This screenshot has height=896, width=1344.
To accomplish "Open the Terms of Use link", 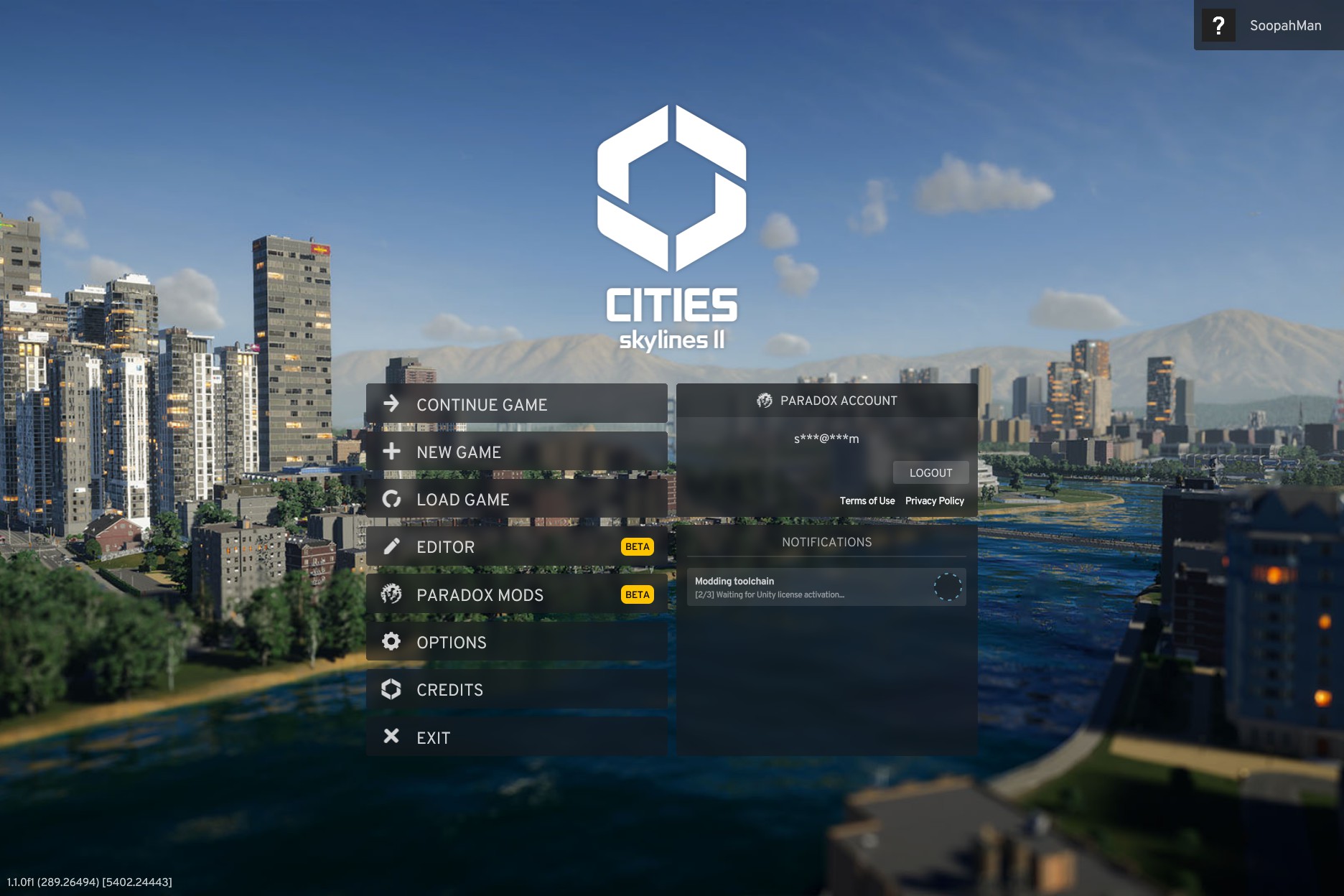I will [867, 500].
